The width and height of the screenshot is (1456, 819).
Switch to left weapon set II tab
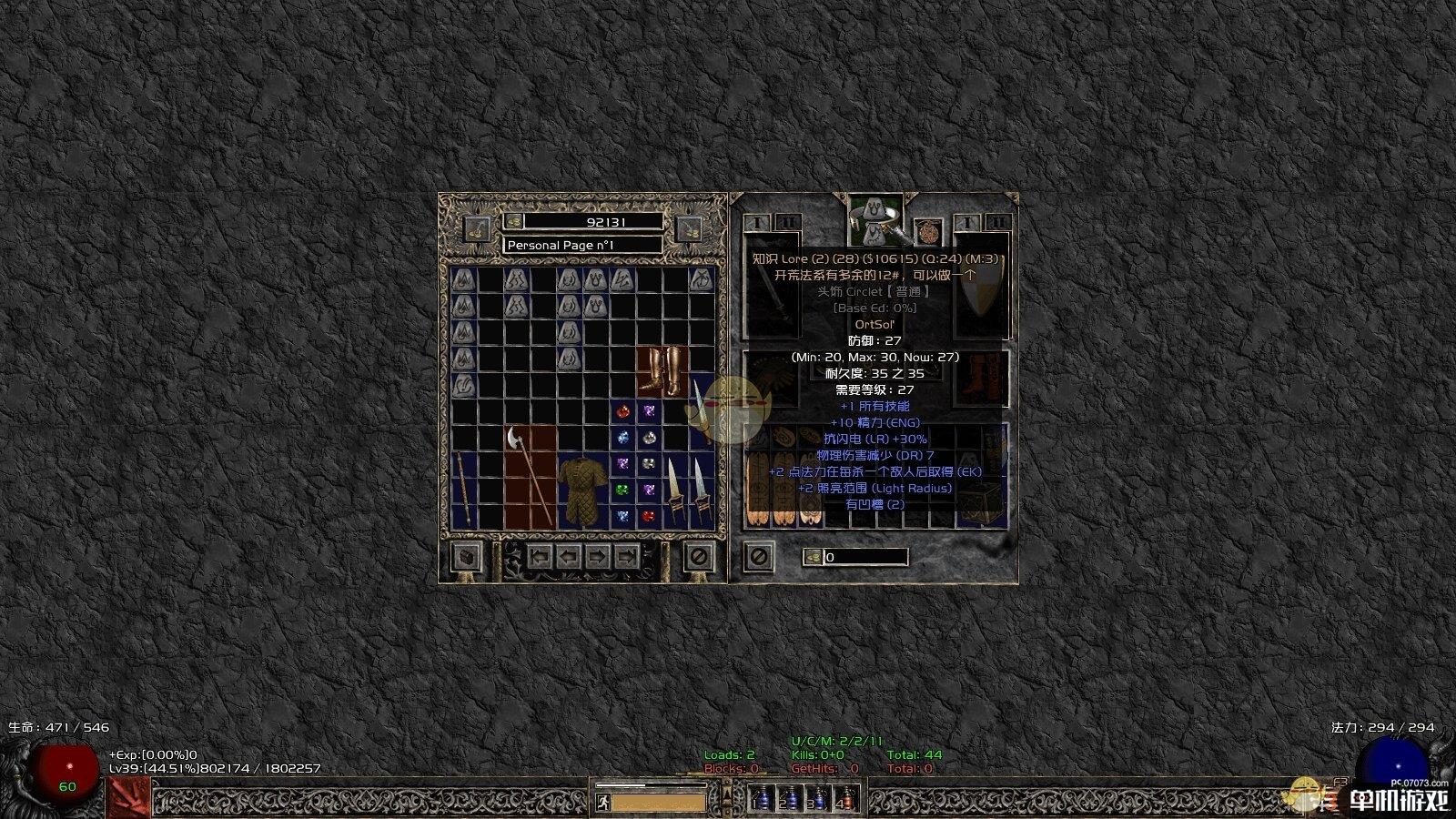pyautogui.click(x=788, y=222)
